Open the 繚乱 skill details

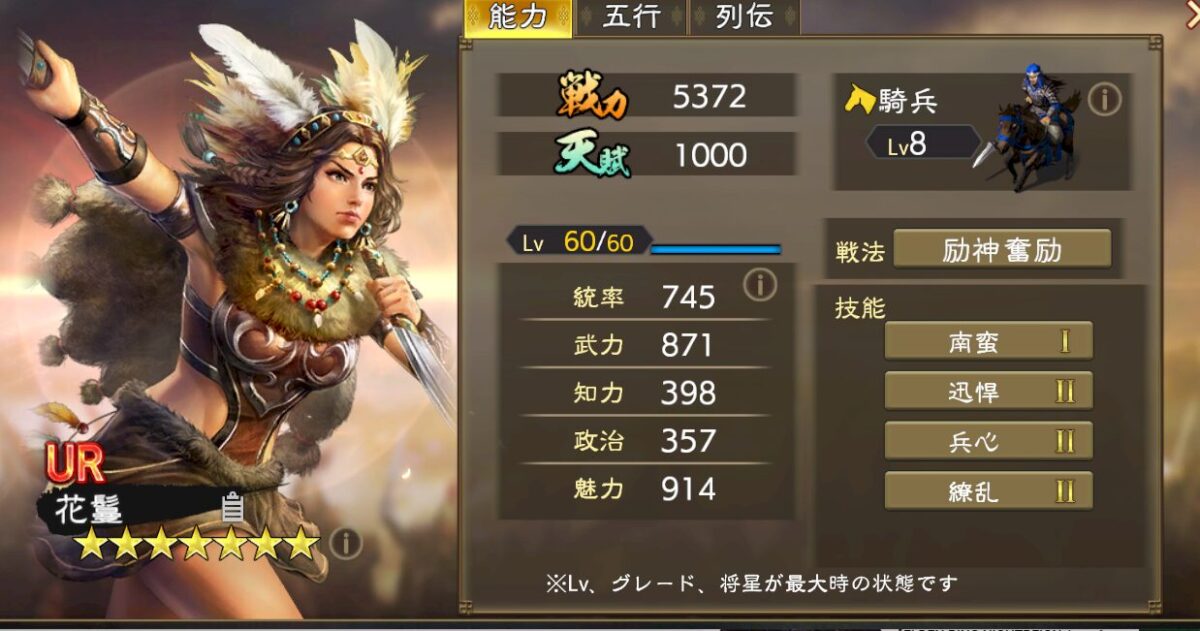pyautogui.click(x=988, y=490)
